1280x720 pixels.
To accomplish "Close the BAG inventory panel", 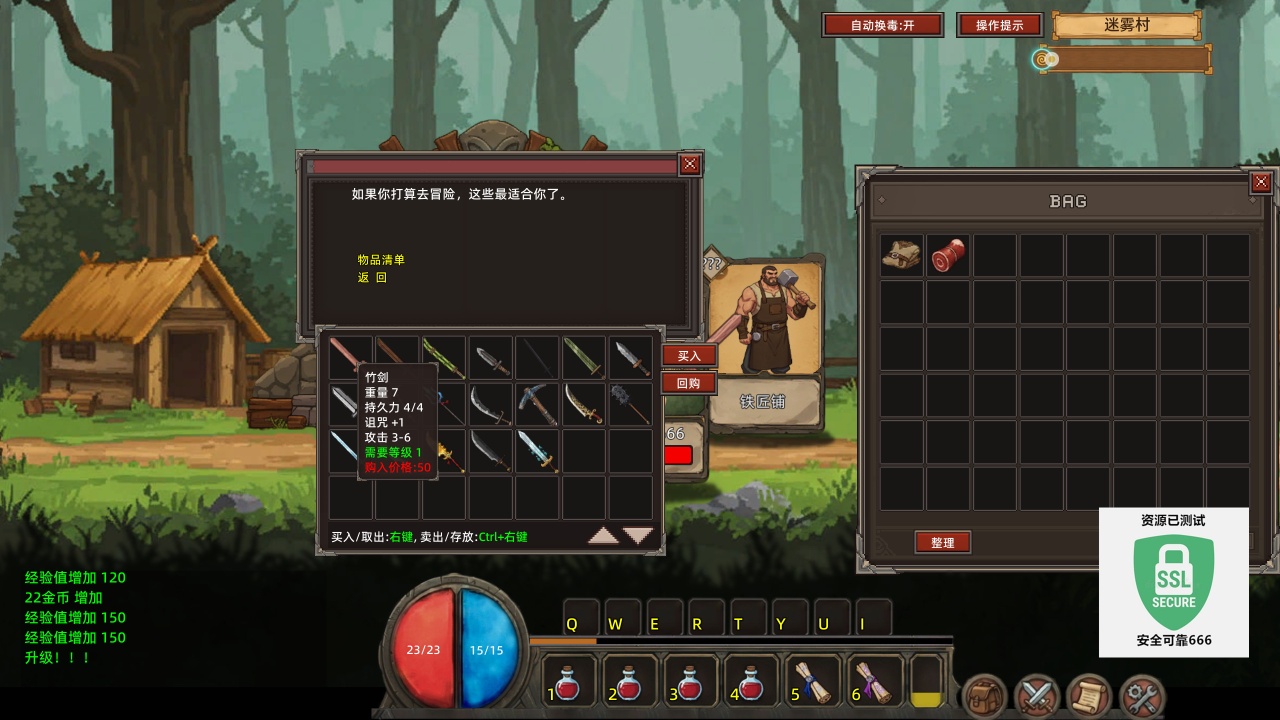I will pos(1261,182).
